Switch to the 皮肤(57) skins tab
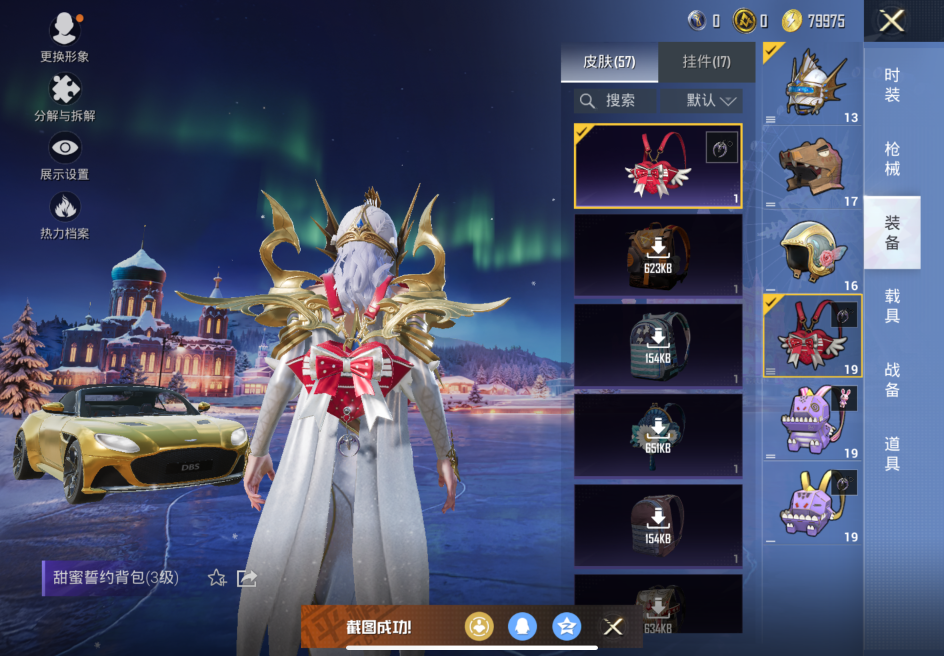 609,62
